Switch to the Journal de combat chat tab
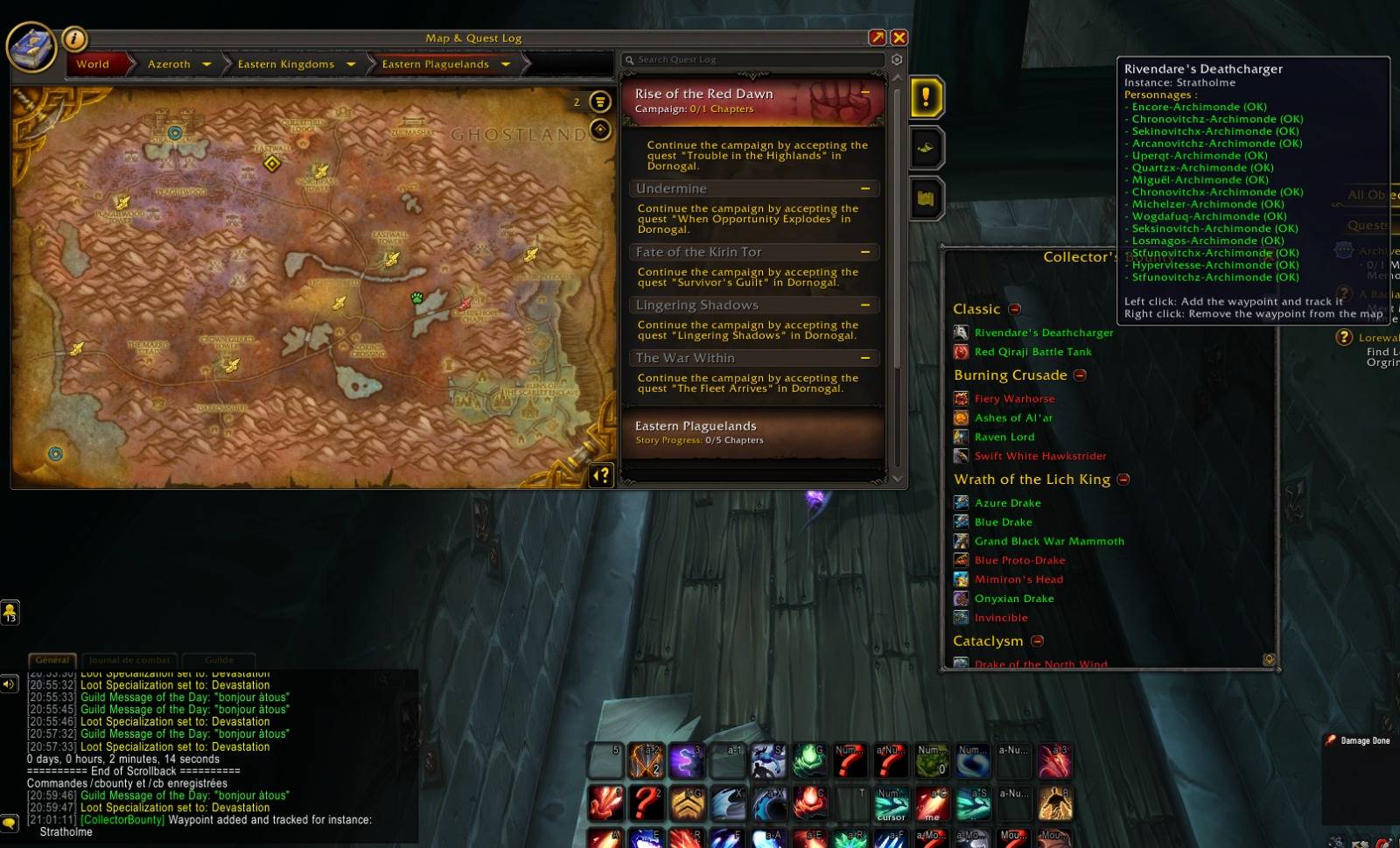Screen dimensions: 1400x848 coord(129,660)
